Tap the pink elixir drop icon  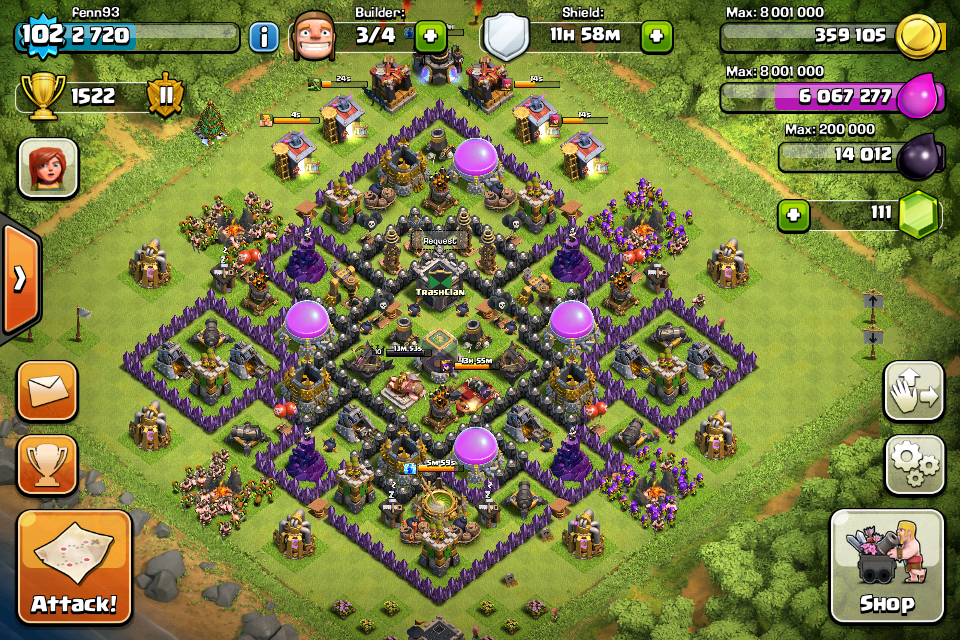pyautogui.click(x=919, y=97)
